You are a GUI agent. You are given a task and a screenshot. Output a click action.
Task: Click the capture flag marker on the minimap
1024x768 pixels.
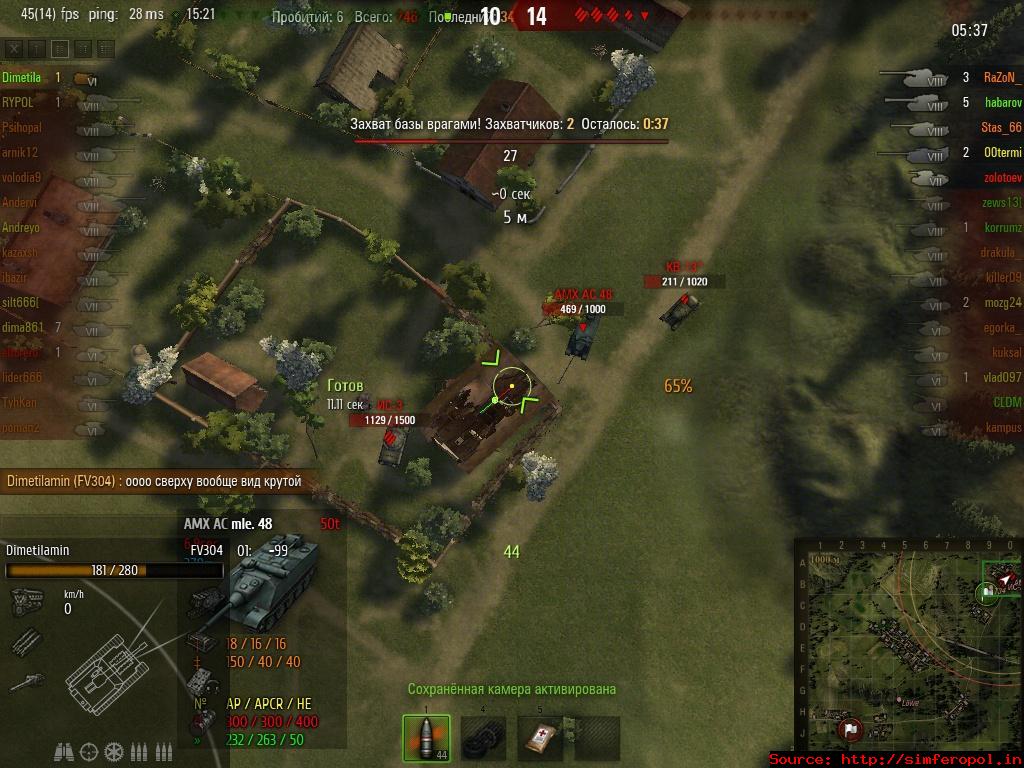point(850,729)
